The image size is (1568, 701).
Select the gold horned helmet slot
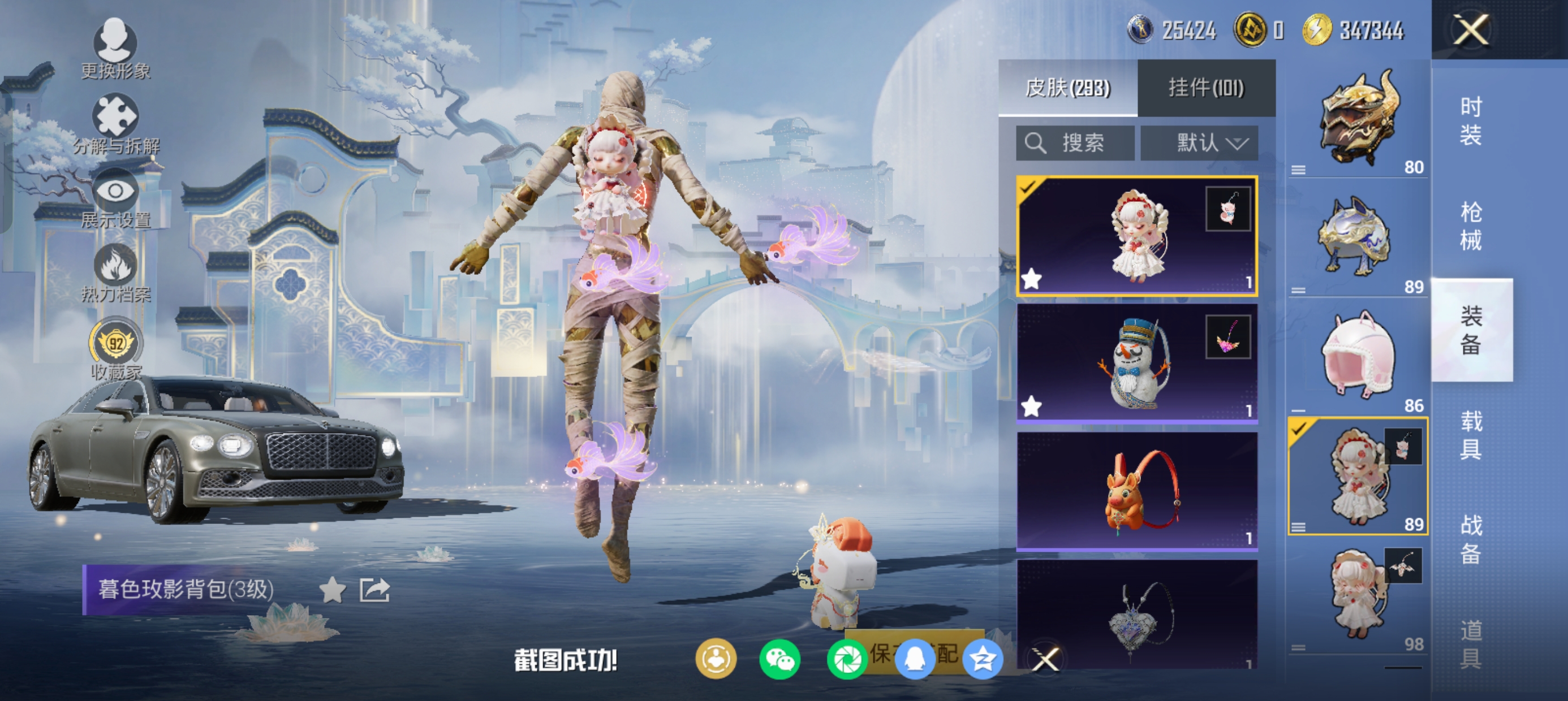click(1358, 122)
